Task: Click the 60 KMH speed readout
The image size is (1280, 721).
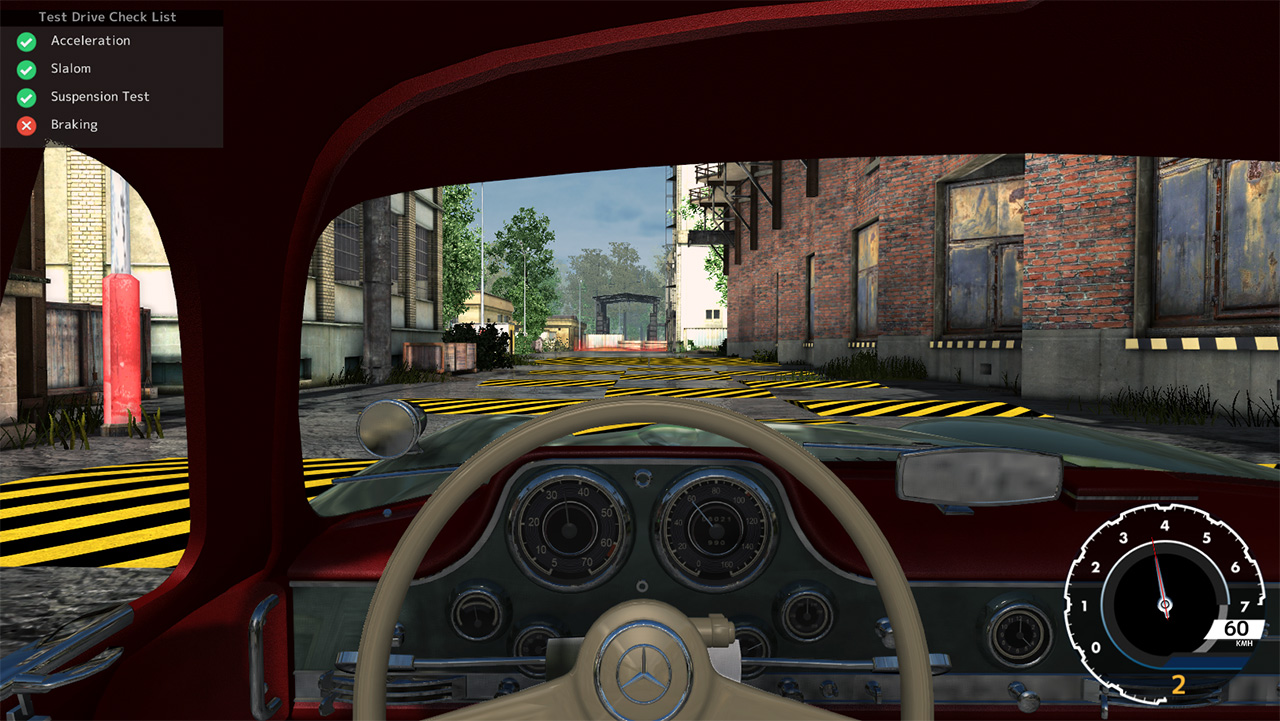Action: (1237, 629)
